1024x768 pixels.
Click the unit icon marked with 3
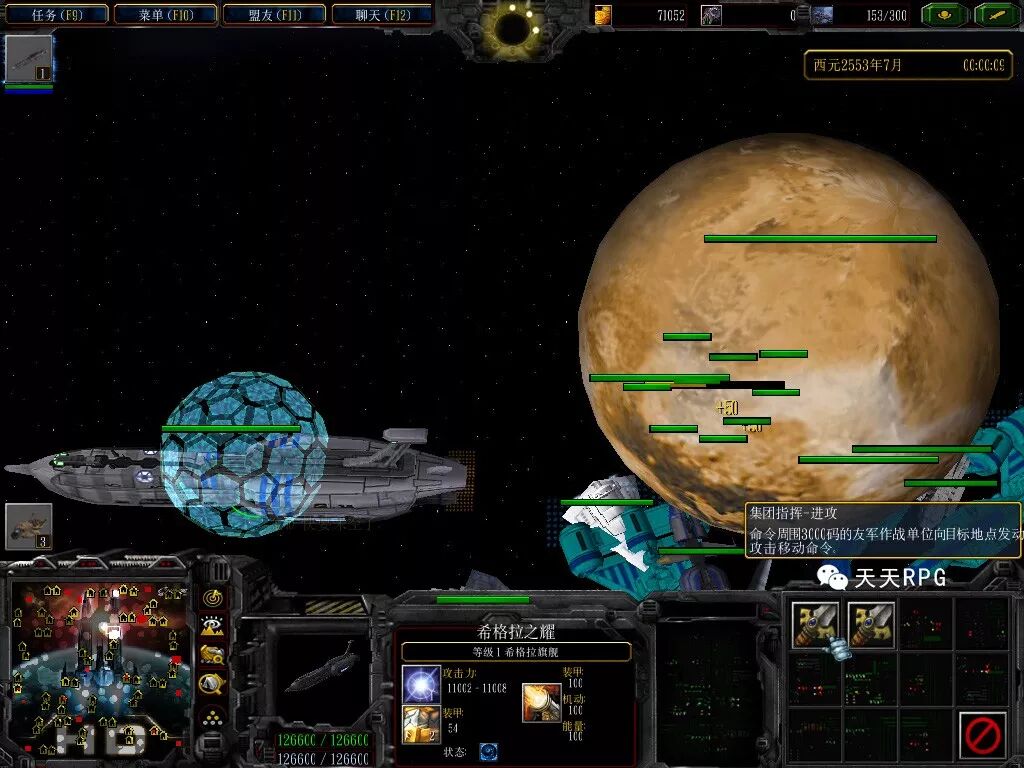[28, 527]
